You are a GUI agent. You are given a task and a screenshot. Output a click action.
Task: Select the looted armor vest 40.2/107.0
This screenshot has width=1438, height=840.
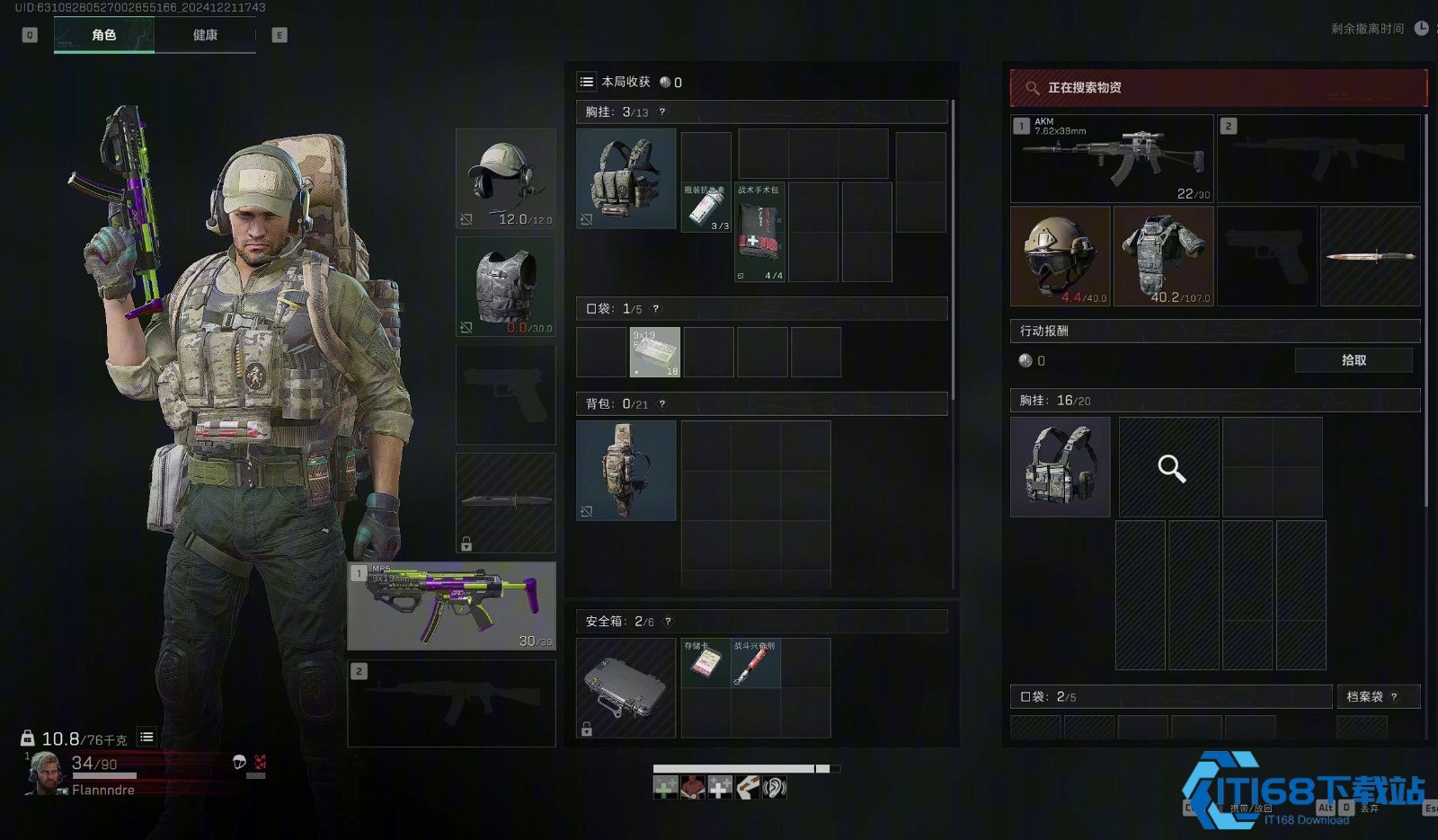pyautogui.click(x=1164, y=256)
